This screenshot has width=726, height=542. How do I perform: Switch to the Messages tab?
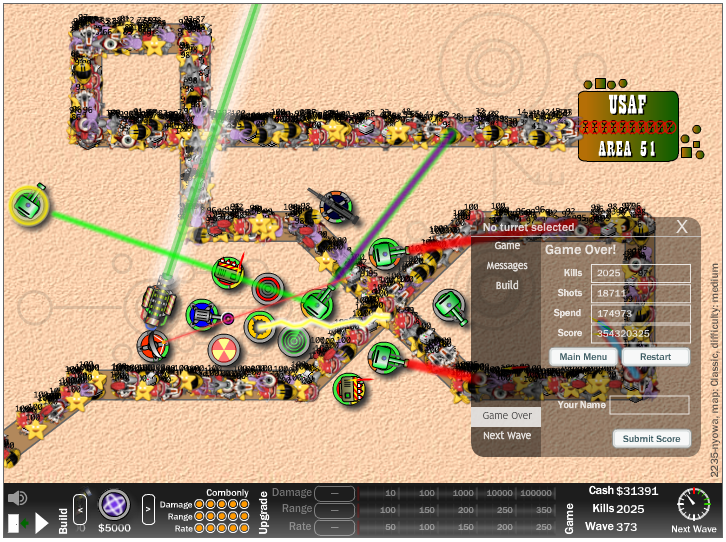pos(507,266)
